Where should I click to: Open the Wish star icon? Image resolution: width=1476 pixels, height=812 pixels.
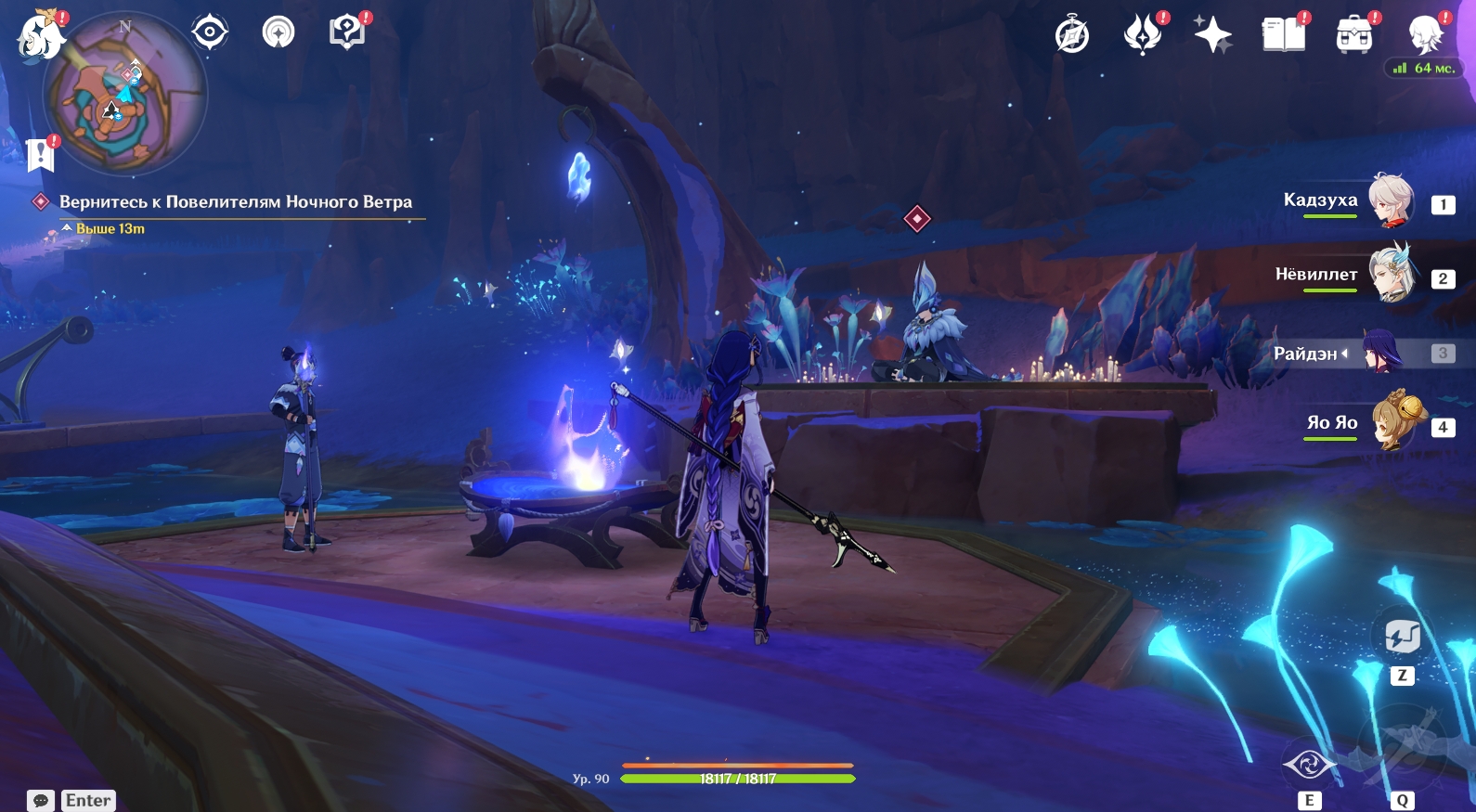tap(1212, 35)
